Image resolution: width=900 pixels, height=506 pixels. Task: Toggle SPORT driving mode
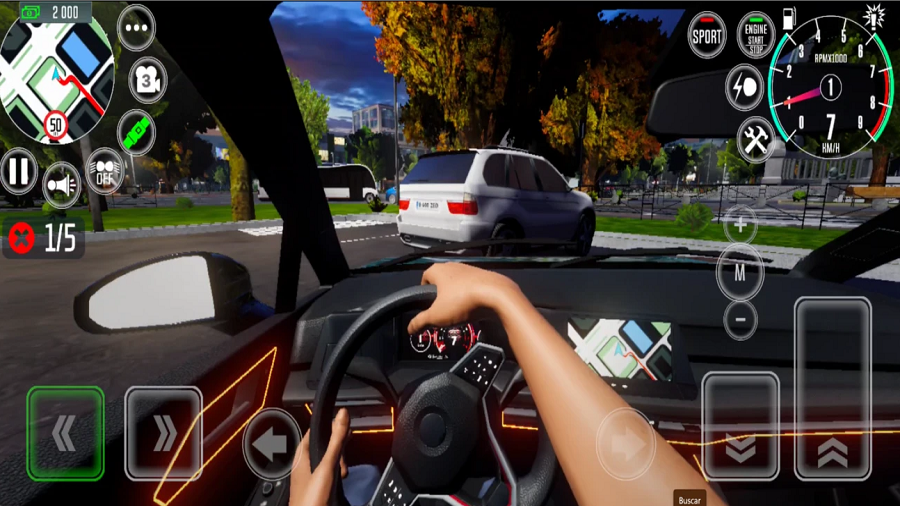[x=707, y=35]
